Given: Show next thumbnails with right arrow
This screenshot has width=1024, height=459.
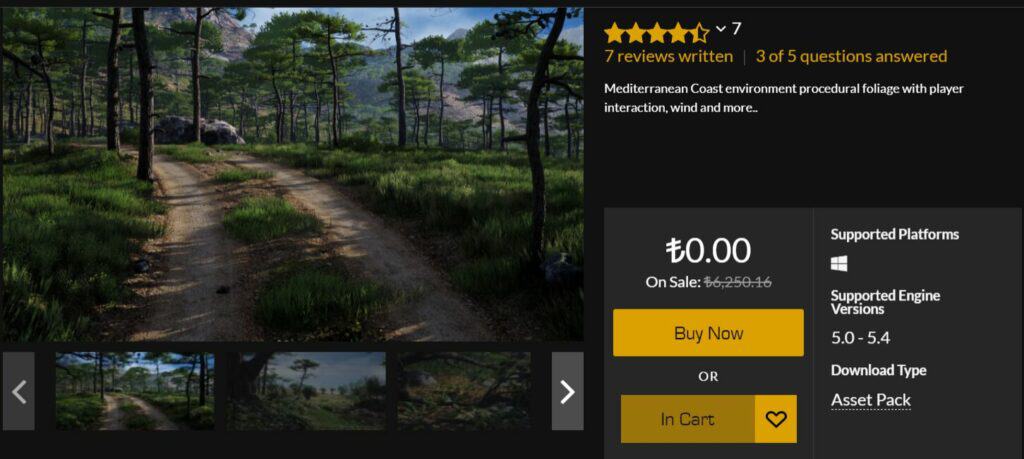Looking at the screenshot, I should pyautogui.click(x=567, y=391).
